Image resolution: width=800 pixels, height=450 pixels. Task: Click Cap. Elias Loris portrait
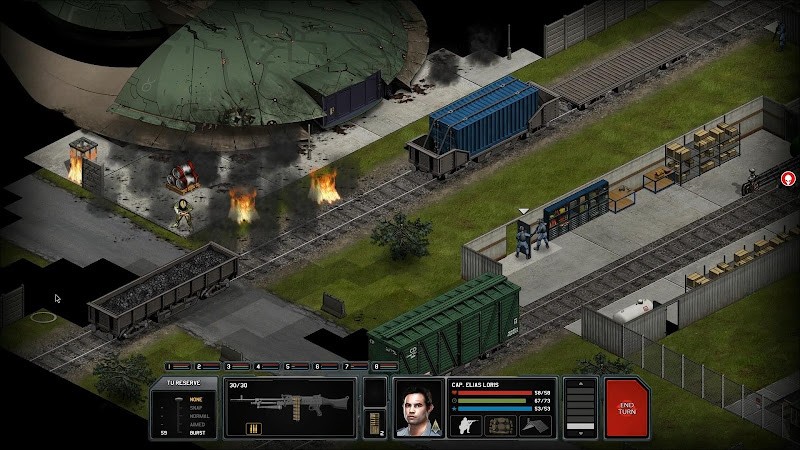(418, 408)
